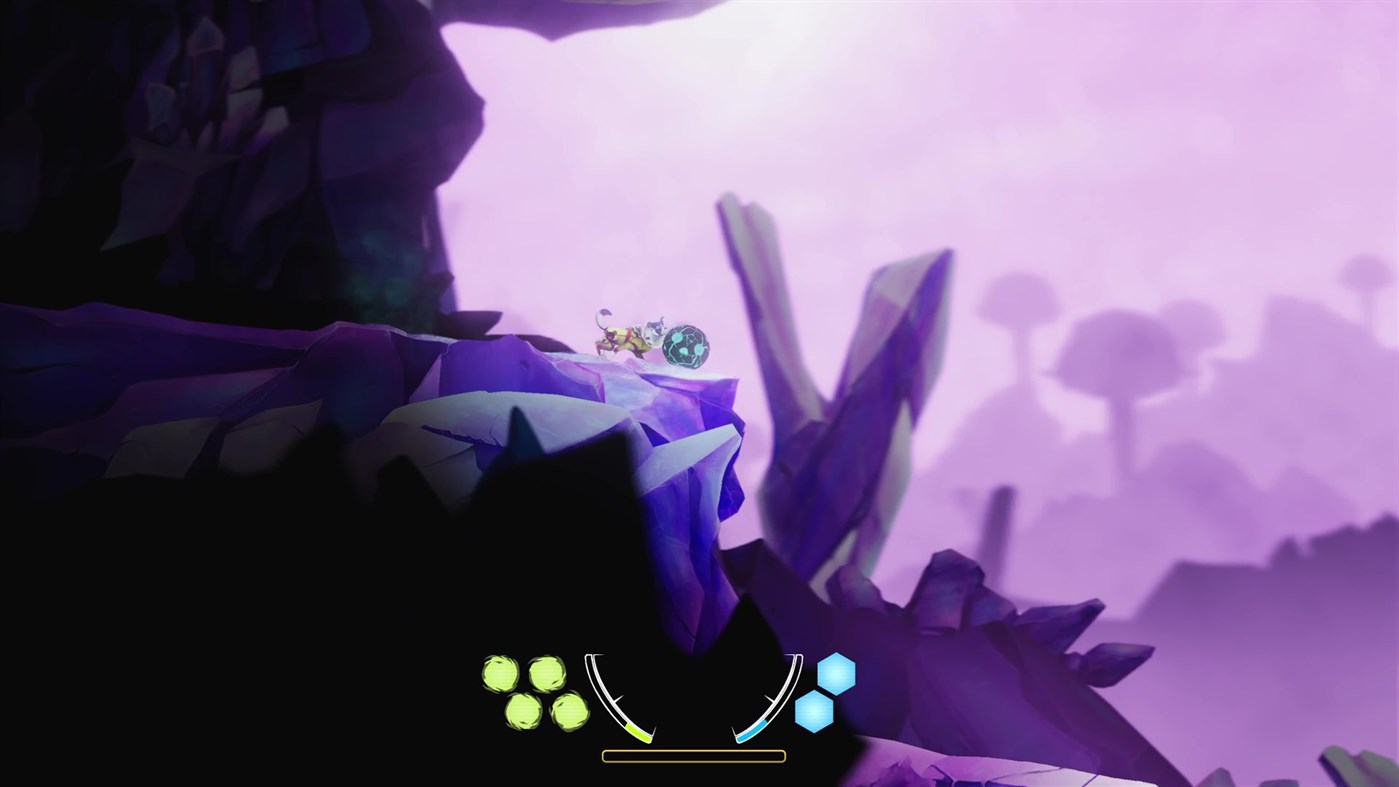The width and height of the screenshot is (1399, 787).
Task: Click the yellow progress bar outline
Action: click(693, 754)
